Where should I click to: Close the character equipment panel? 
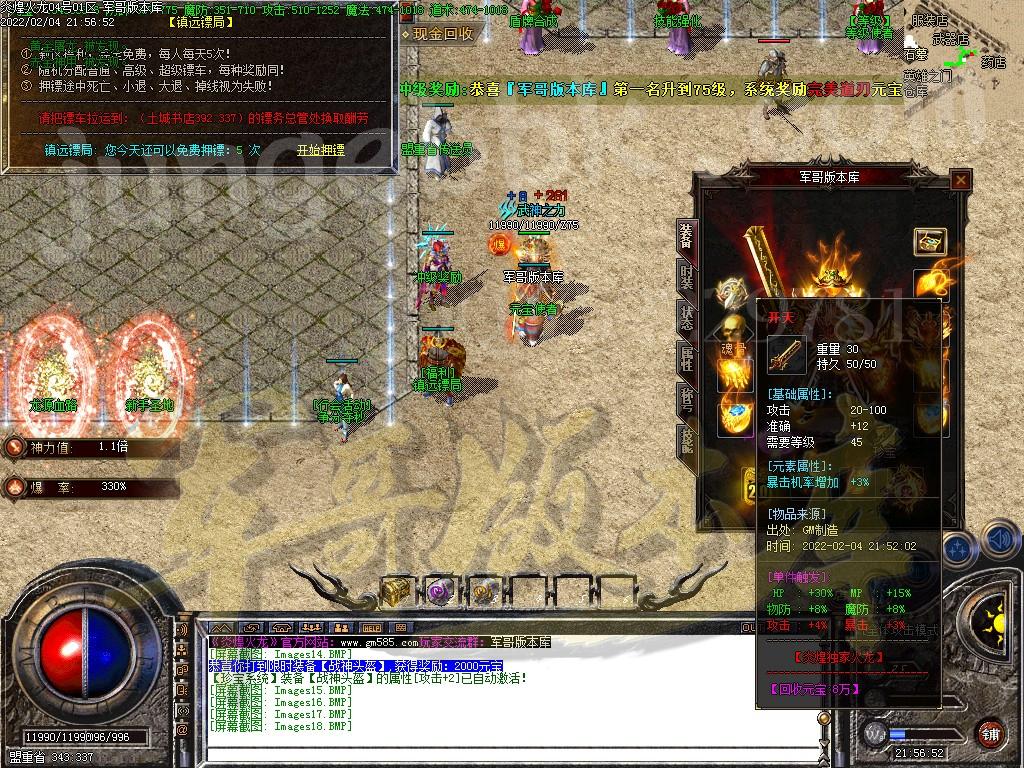[x=960, y=180]
